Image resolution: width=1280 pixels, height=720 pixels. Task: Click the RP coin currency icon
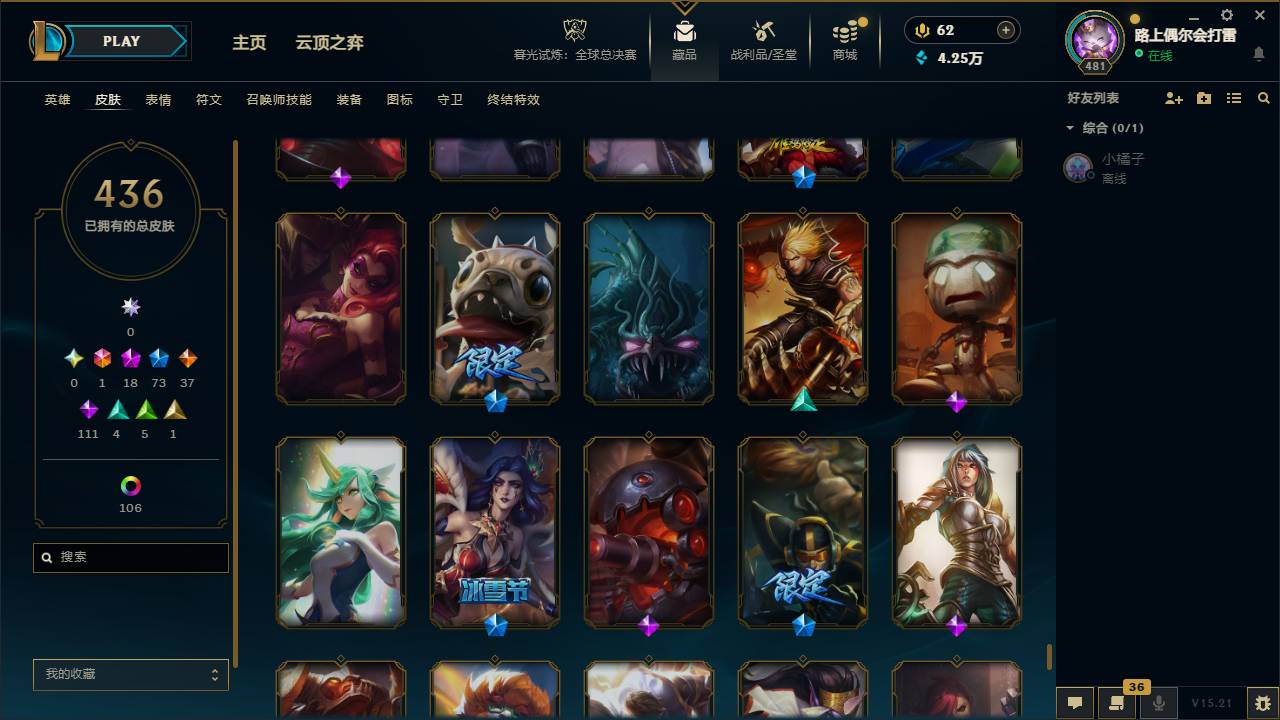(921, 30)
